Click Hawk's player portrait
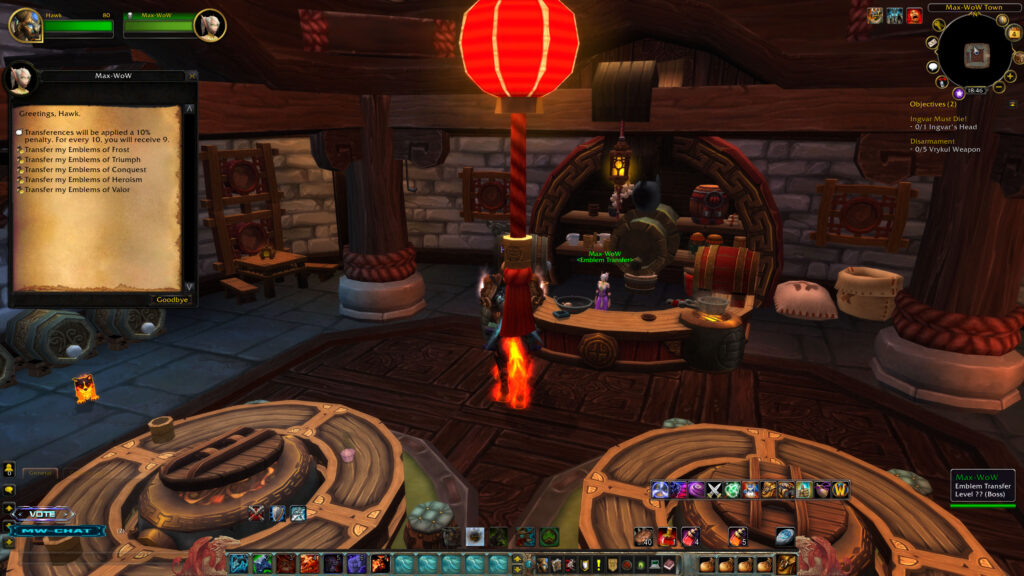 [25, 24]
